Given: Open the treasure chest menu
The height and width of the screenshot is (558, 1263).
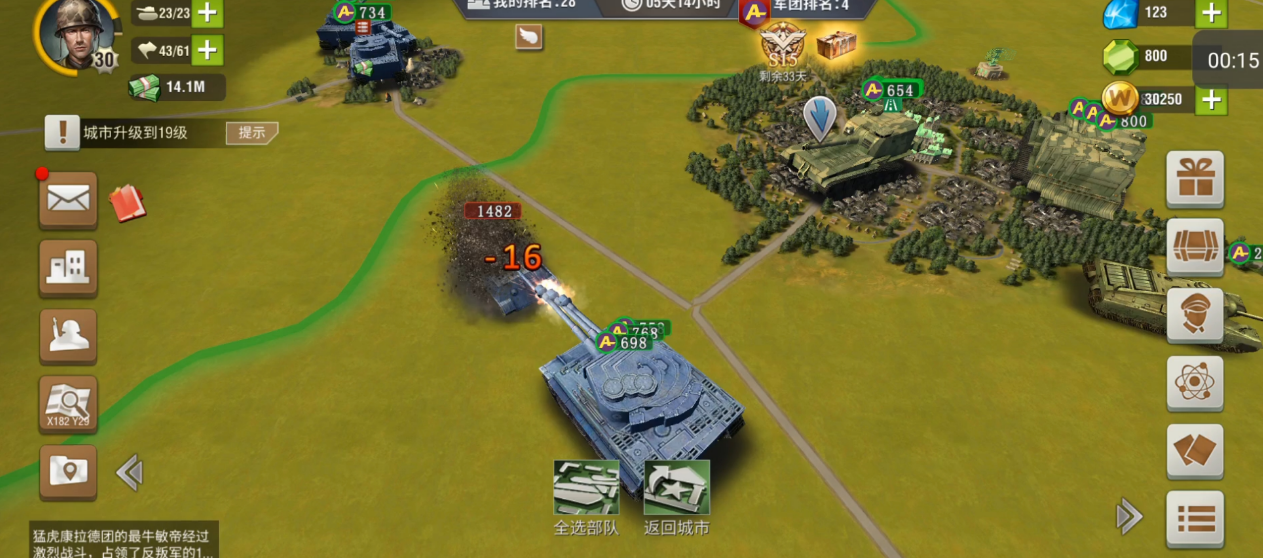Looking at the screenshot, I should click(1195, 247).
